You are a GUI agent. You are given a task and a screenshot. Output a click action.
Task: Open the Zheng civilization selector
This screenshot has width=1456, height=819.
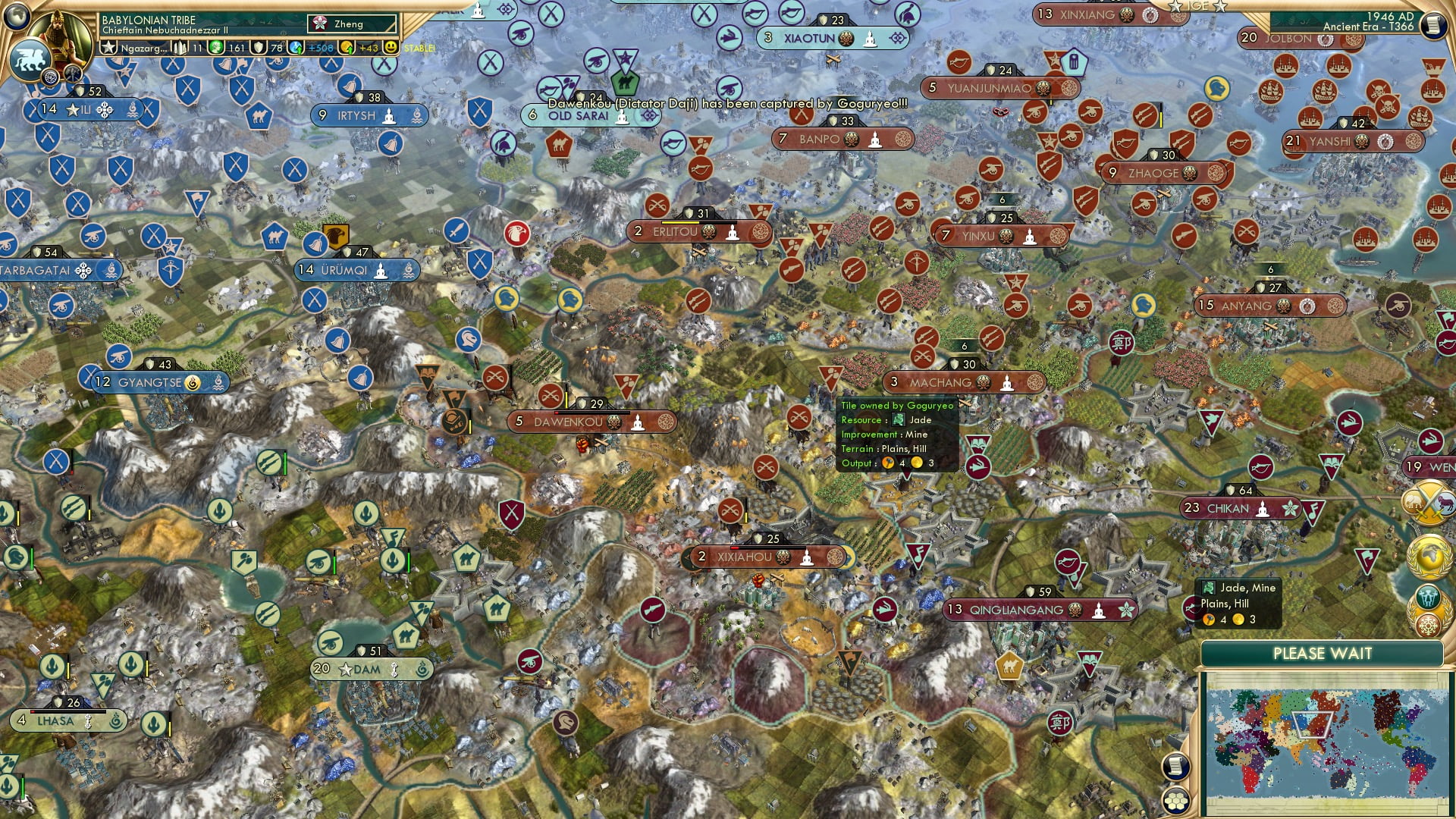(353, 24)
